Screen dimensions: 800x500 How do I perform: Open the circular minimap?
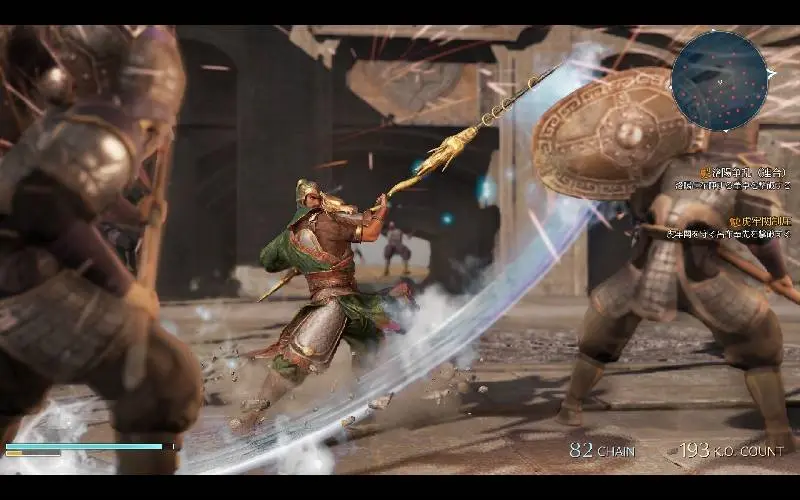tap(720, 78)
